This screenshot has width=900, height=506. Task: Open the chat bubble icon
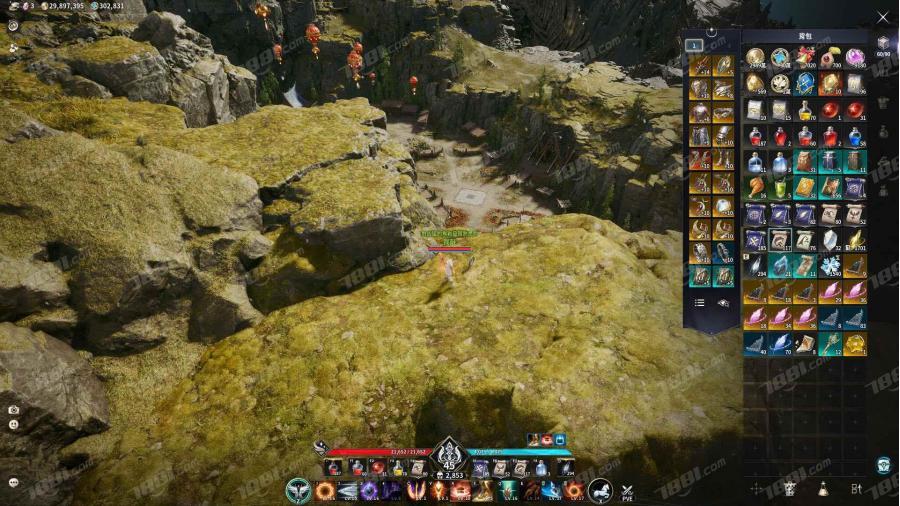[13, 481]
